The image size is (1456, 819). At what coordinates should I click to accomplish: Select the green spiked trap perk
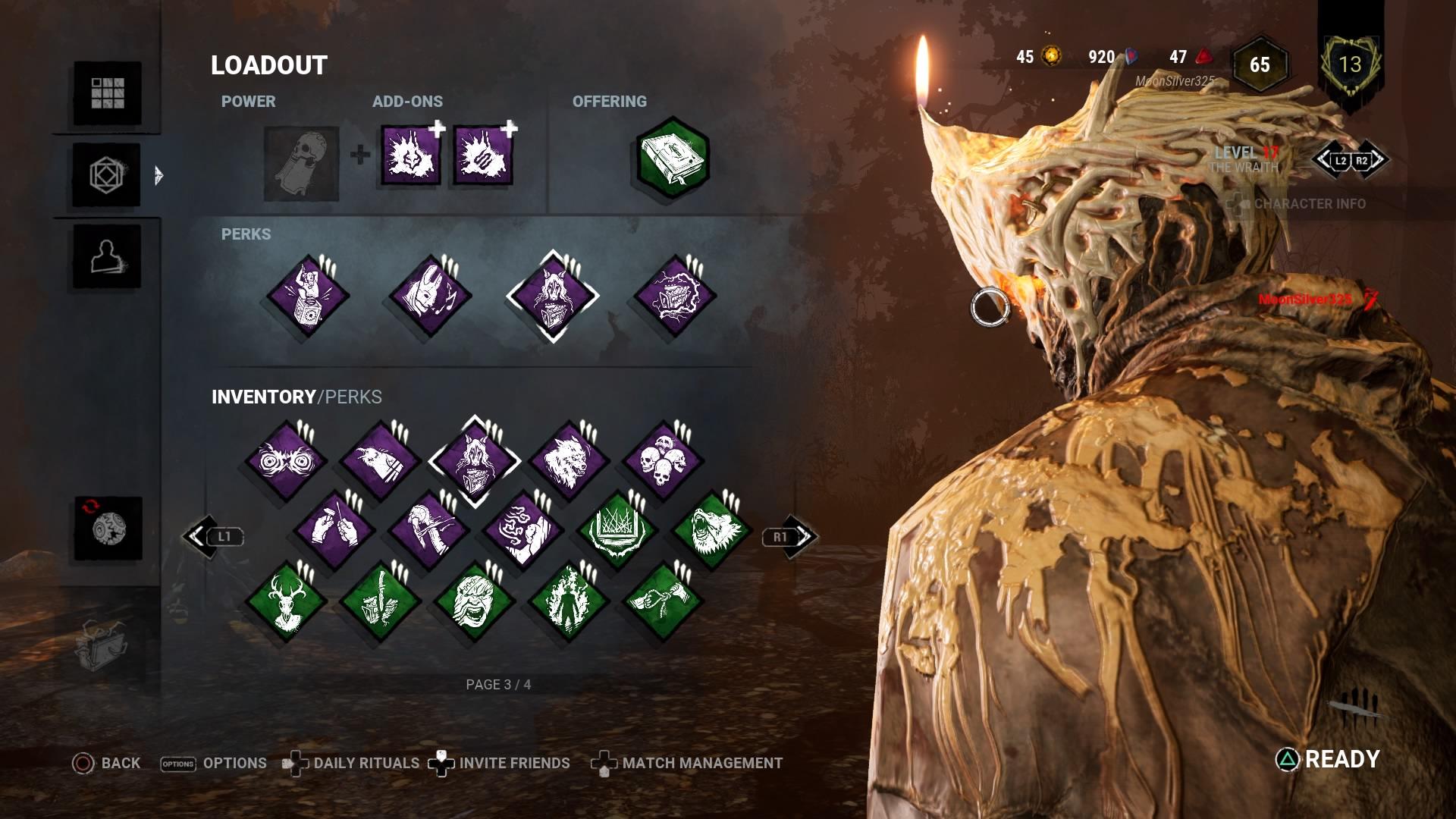617,530
